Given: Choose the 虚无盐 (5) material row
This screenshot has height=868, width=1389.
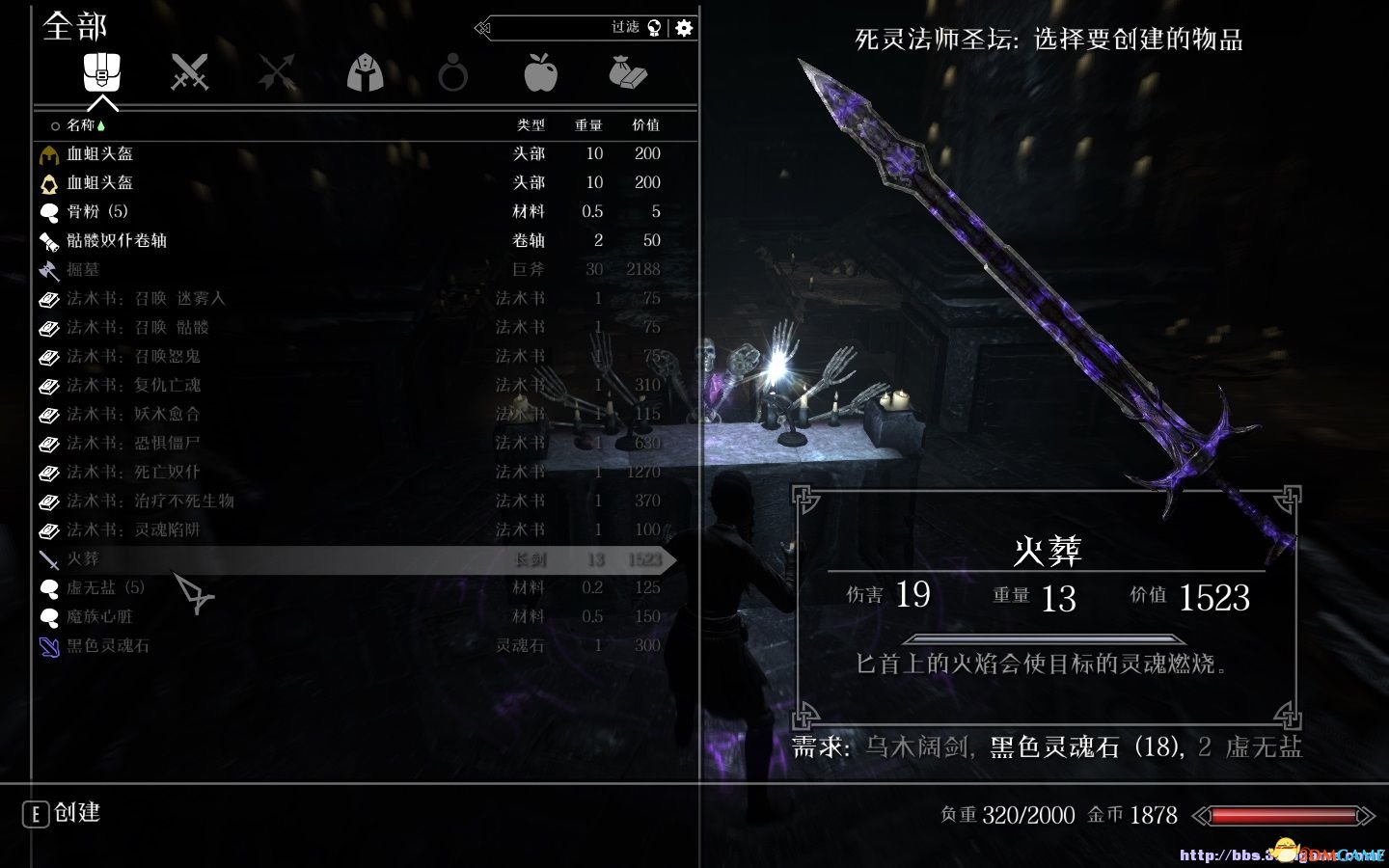Looking at the screenshot, I should 105,587.
